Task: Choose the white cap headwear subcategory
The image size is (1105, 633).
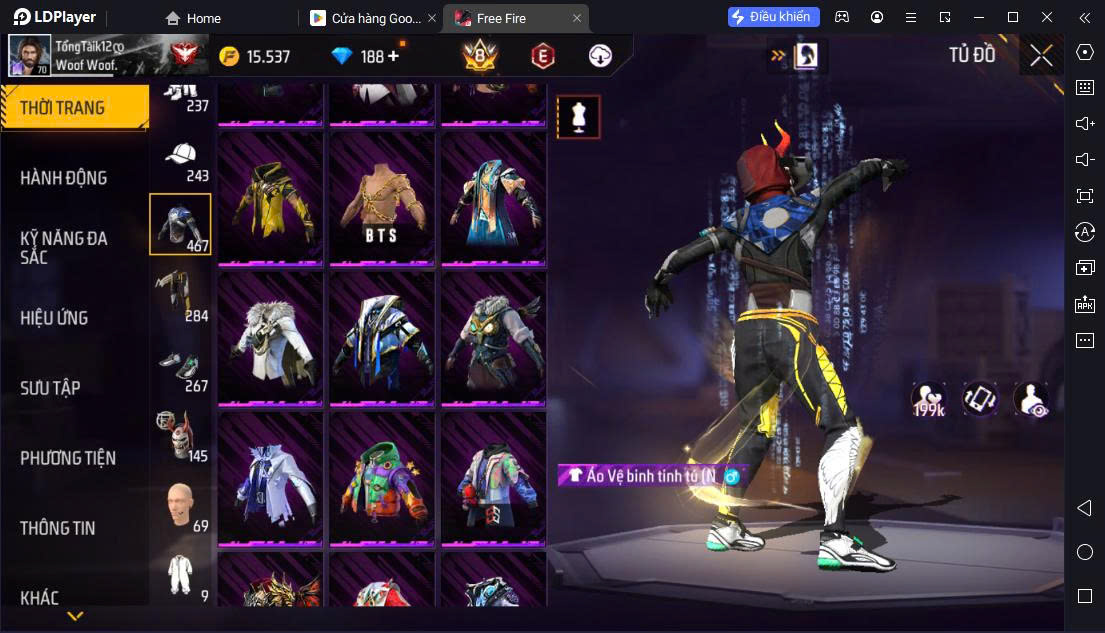Action: tap(181, 159)
